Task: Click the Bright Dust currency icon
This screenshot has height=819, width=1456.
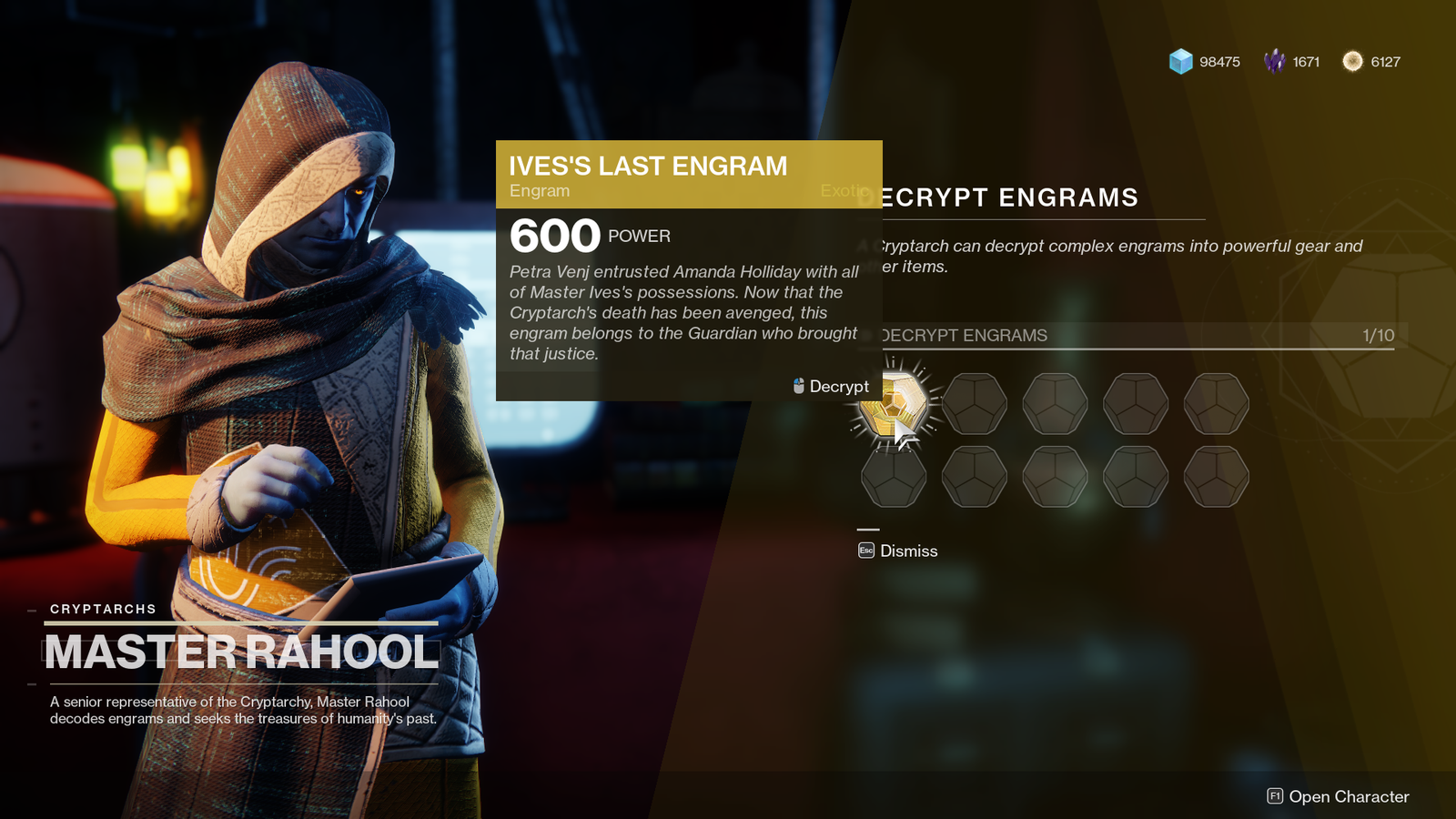Action: [x=1351, y=62]
